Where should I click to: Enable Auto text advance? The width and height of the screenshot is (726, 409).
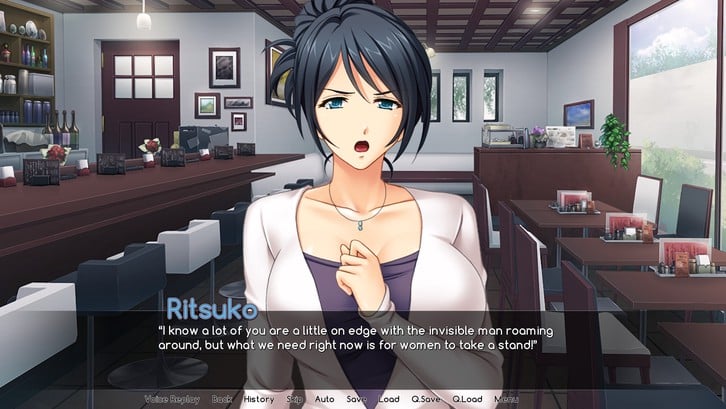[x=325, y=399]
